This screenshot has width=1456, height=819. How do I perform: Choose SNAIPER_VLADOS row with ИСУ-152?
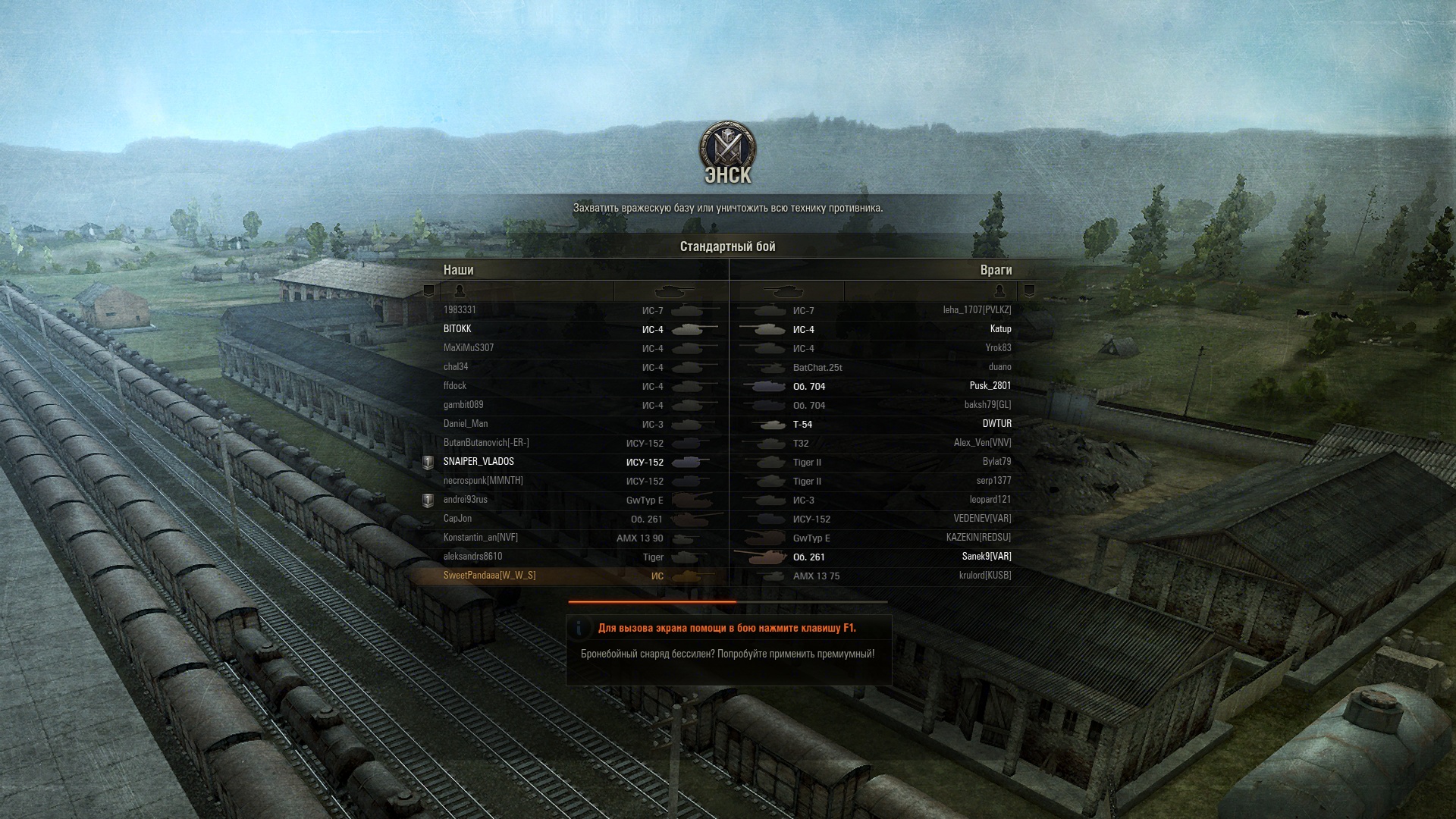(479, 462)
